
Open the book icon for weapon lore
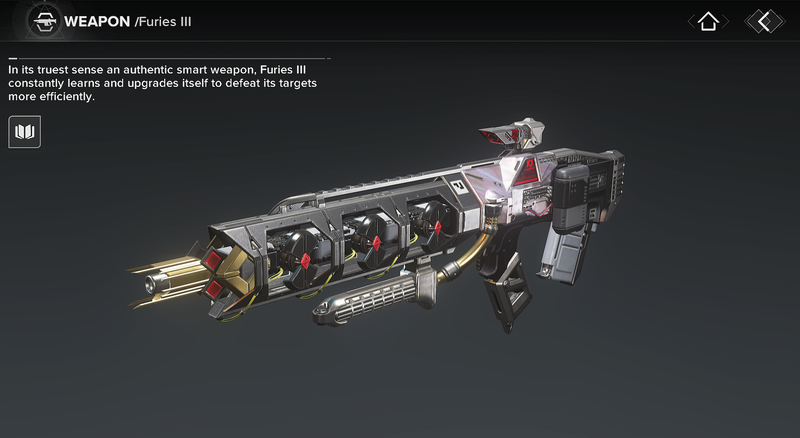[x=24, y=131]
